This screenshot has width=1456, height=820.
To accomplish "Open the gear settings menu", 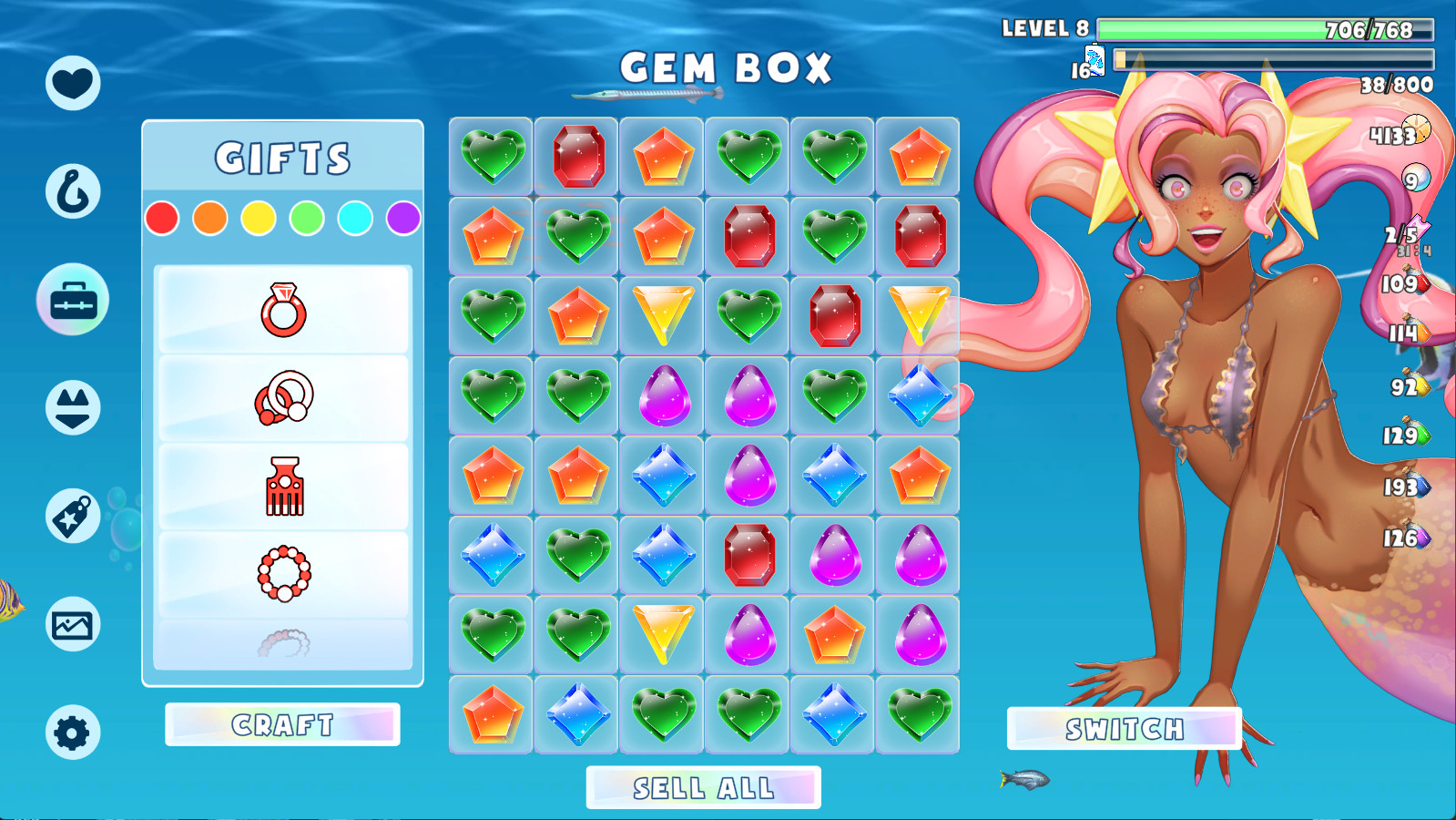I will [73, 733].
